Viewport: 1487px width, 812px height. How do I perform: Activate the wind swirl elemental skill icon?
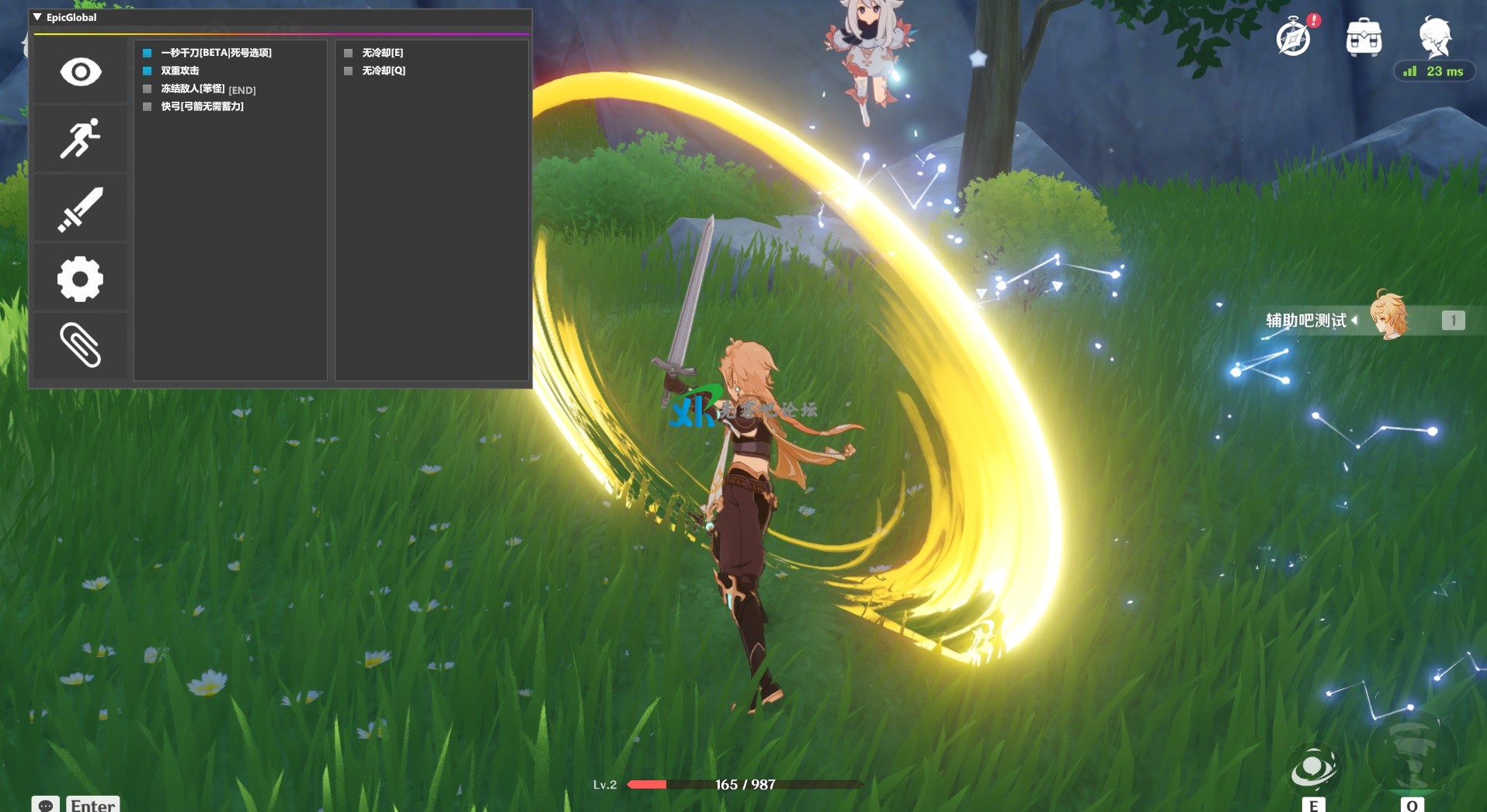click(x=1313, y=767)
